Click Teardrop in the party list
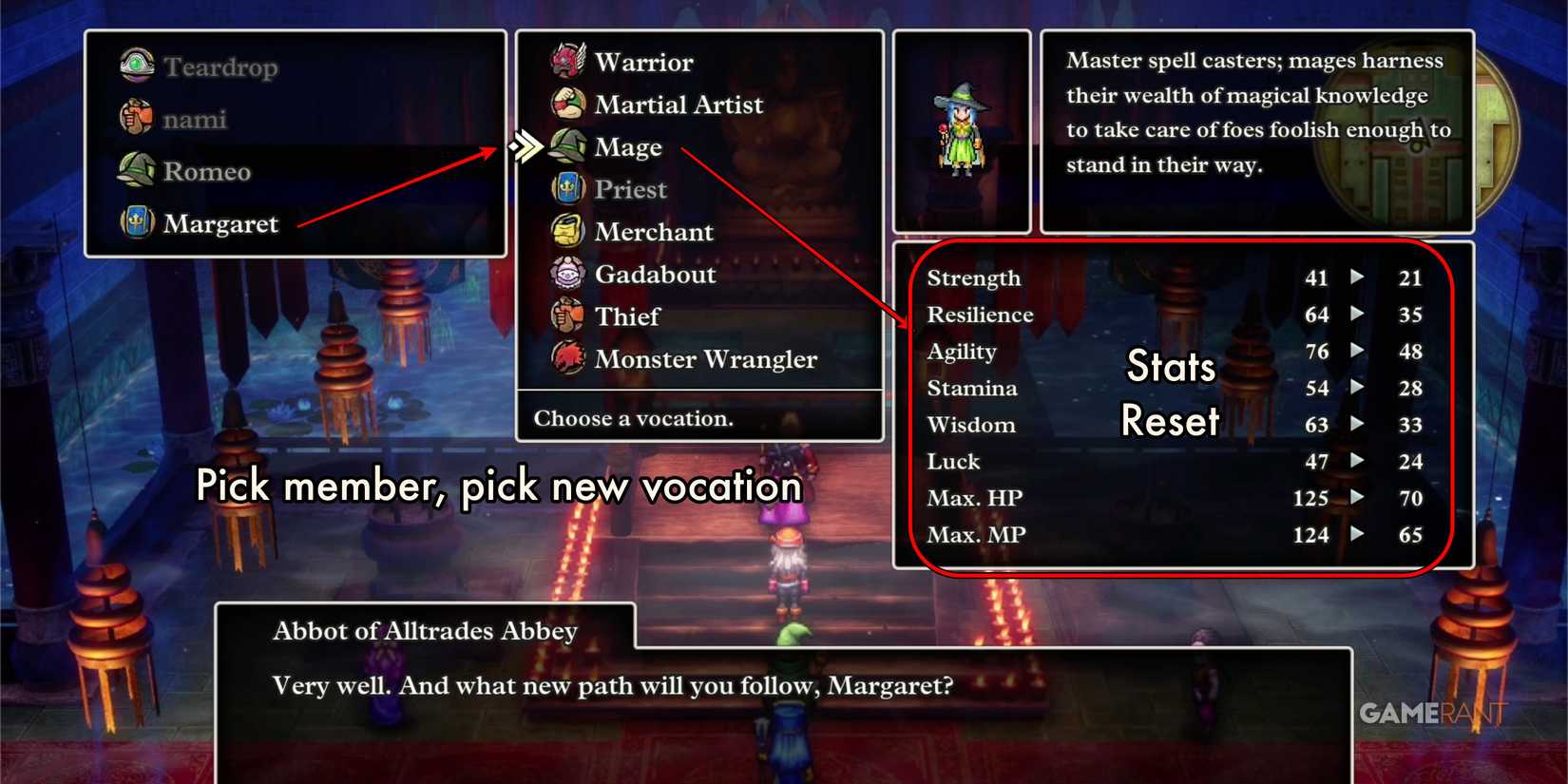The height and width of the screenshot is (784, 1568). (136, 67)
